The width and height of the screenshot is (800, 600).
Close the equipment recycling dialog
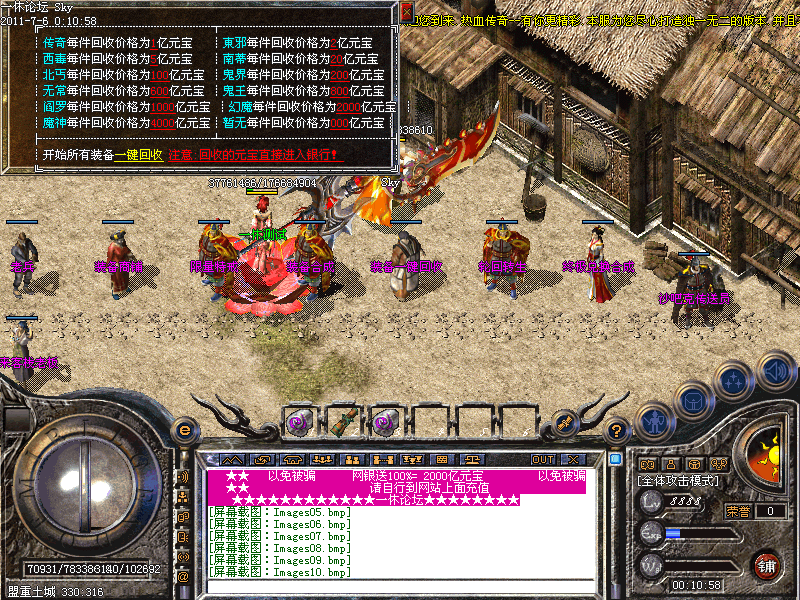coord(406,12)
